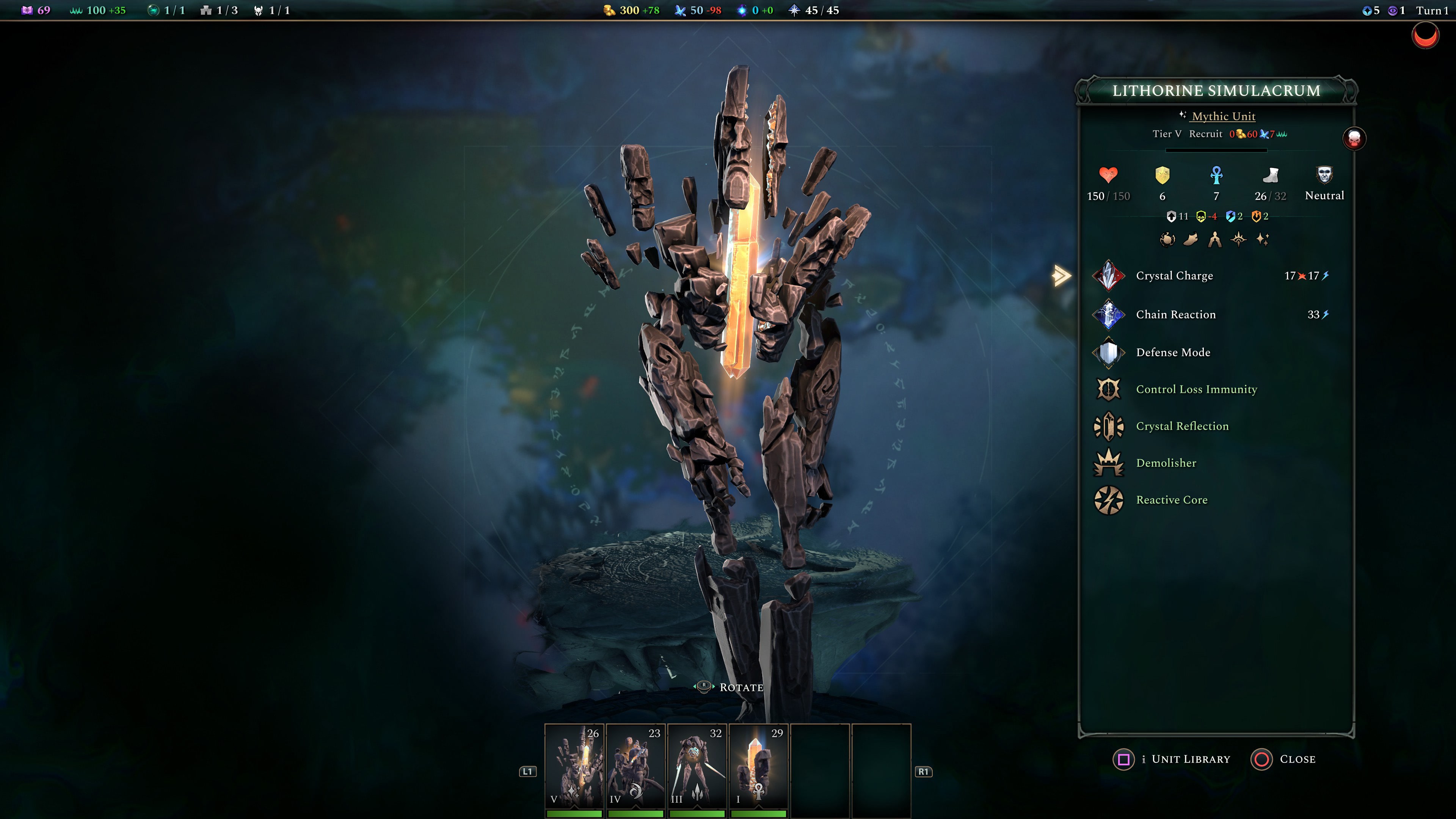
Task: Click the Defense Mode shield icon
Action: 1109,352
